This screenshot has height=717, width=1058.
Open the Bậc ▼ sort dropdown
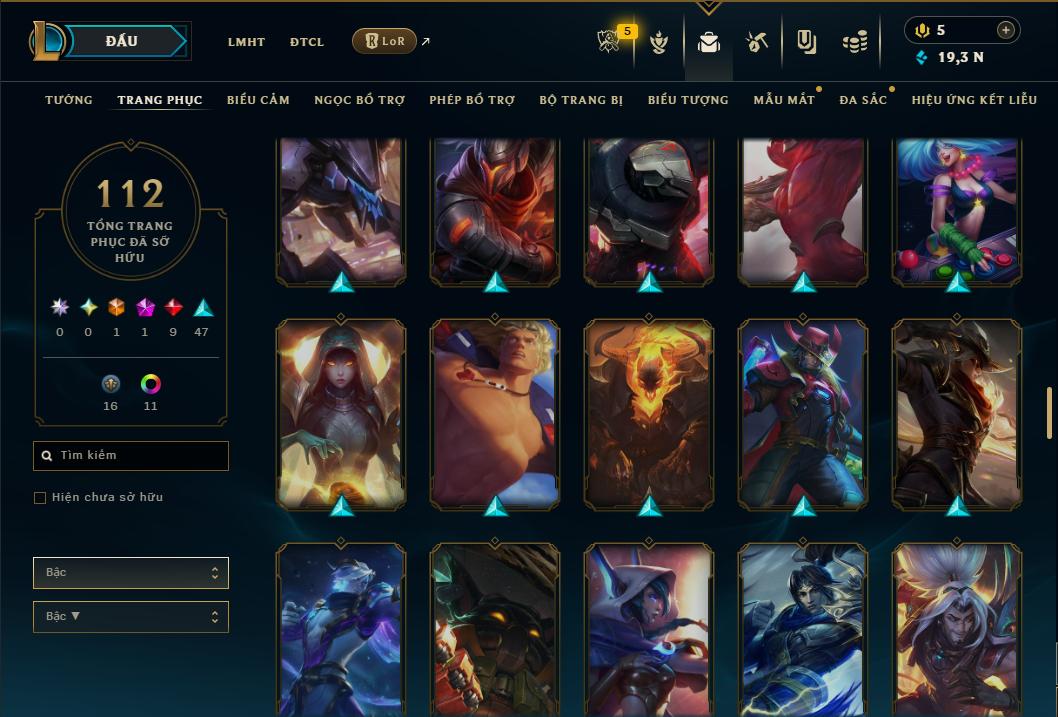131,617
